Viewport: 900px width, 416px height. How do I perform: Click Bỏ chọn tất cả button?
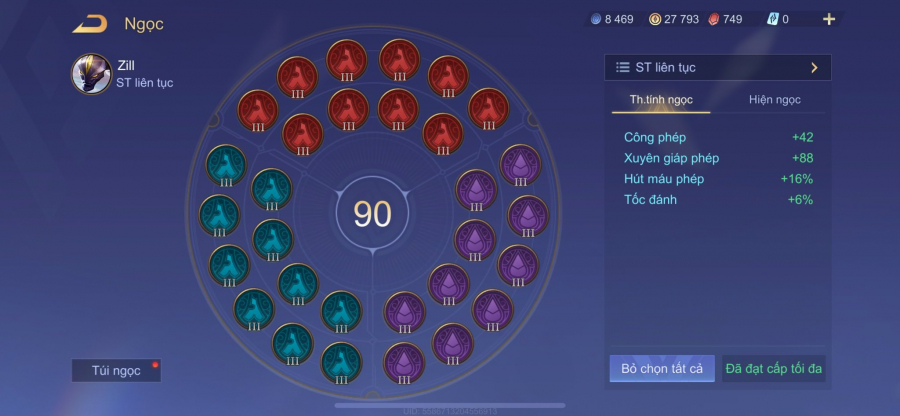pos(661,369)
